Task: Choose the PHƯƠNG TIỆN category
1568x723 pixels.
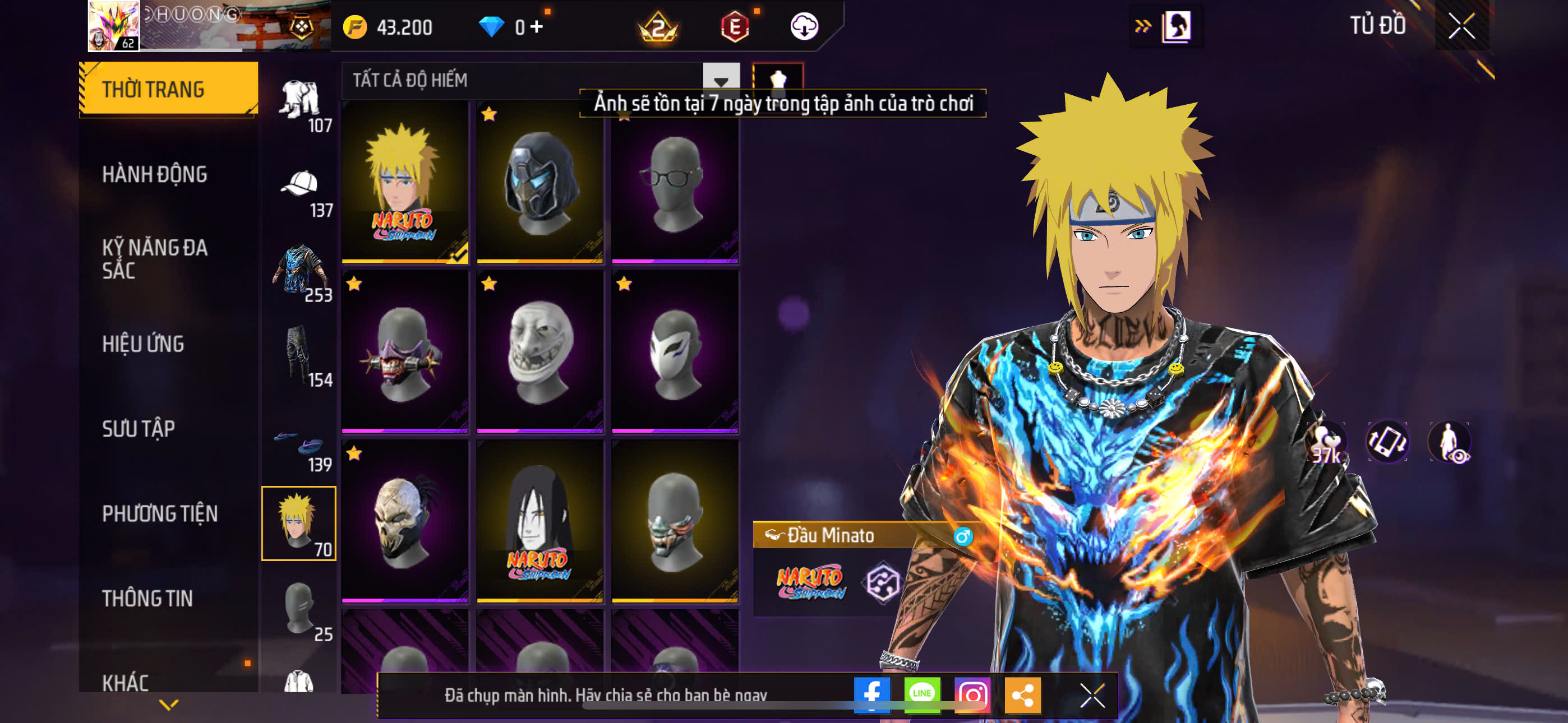Action: click(159, 513)
